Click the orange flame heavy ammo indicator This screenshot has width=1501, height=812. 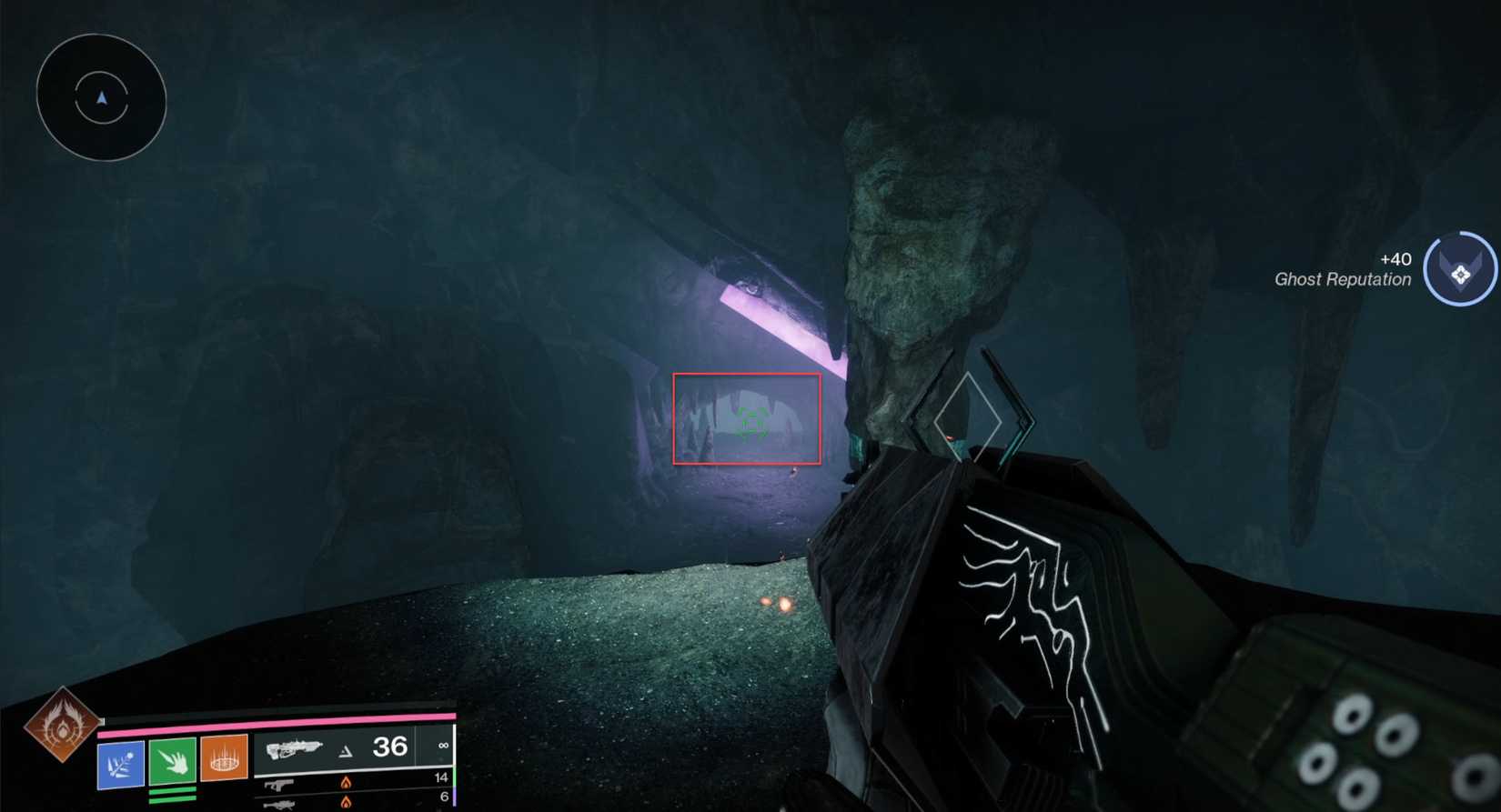click(x=346, y=804)
